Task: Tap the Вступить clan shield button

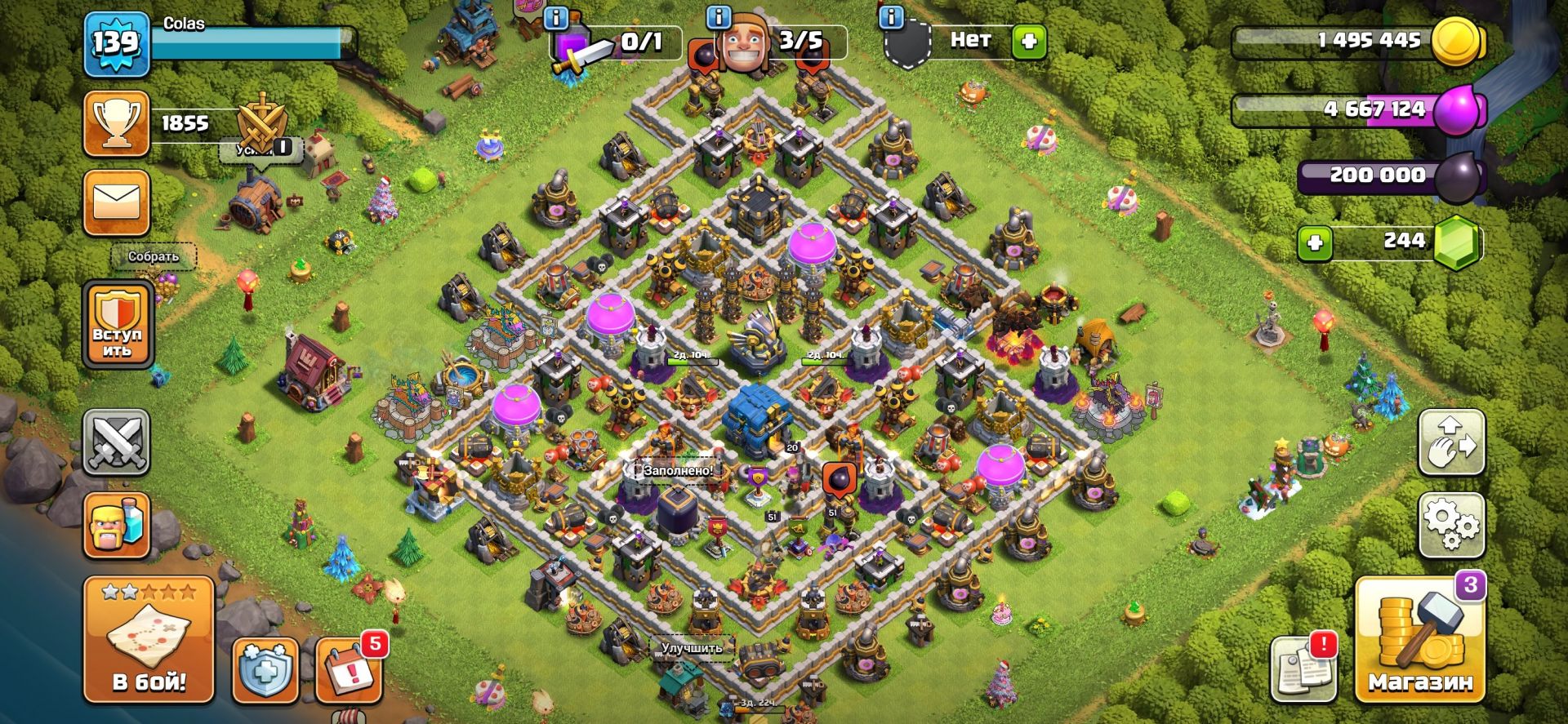Action: click(118, 326)
